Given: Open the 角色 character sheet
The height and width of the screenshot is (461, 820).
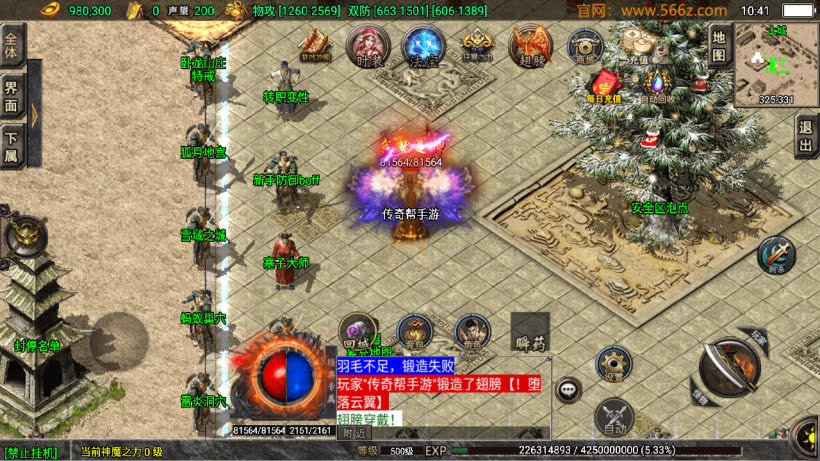Looking at the screenshot, I should pos(472,332).
